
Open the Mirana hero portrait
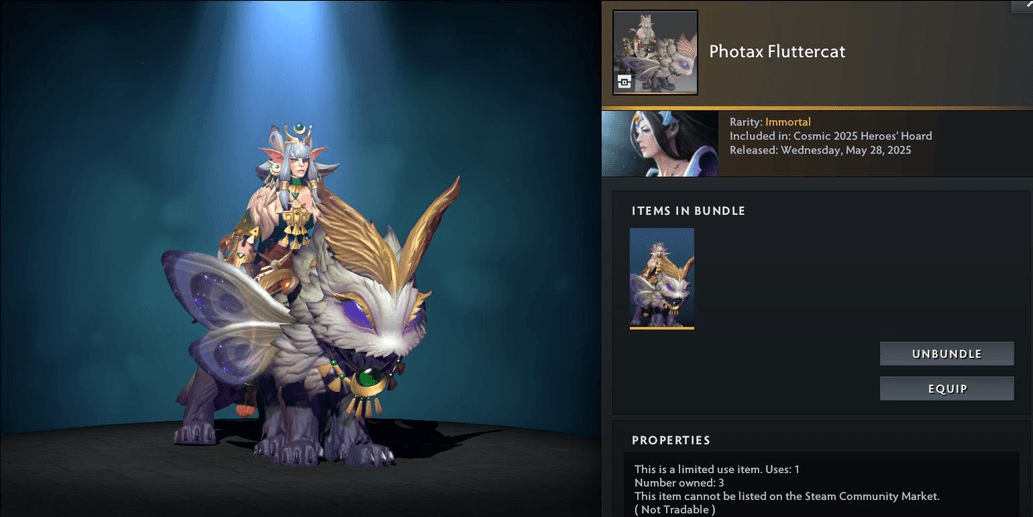click(x=659, y=143)
